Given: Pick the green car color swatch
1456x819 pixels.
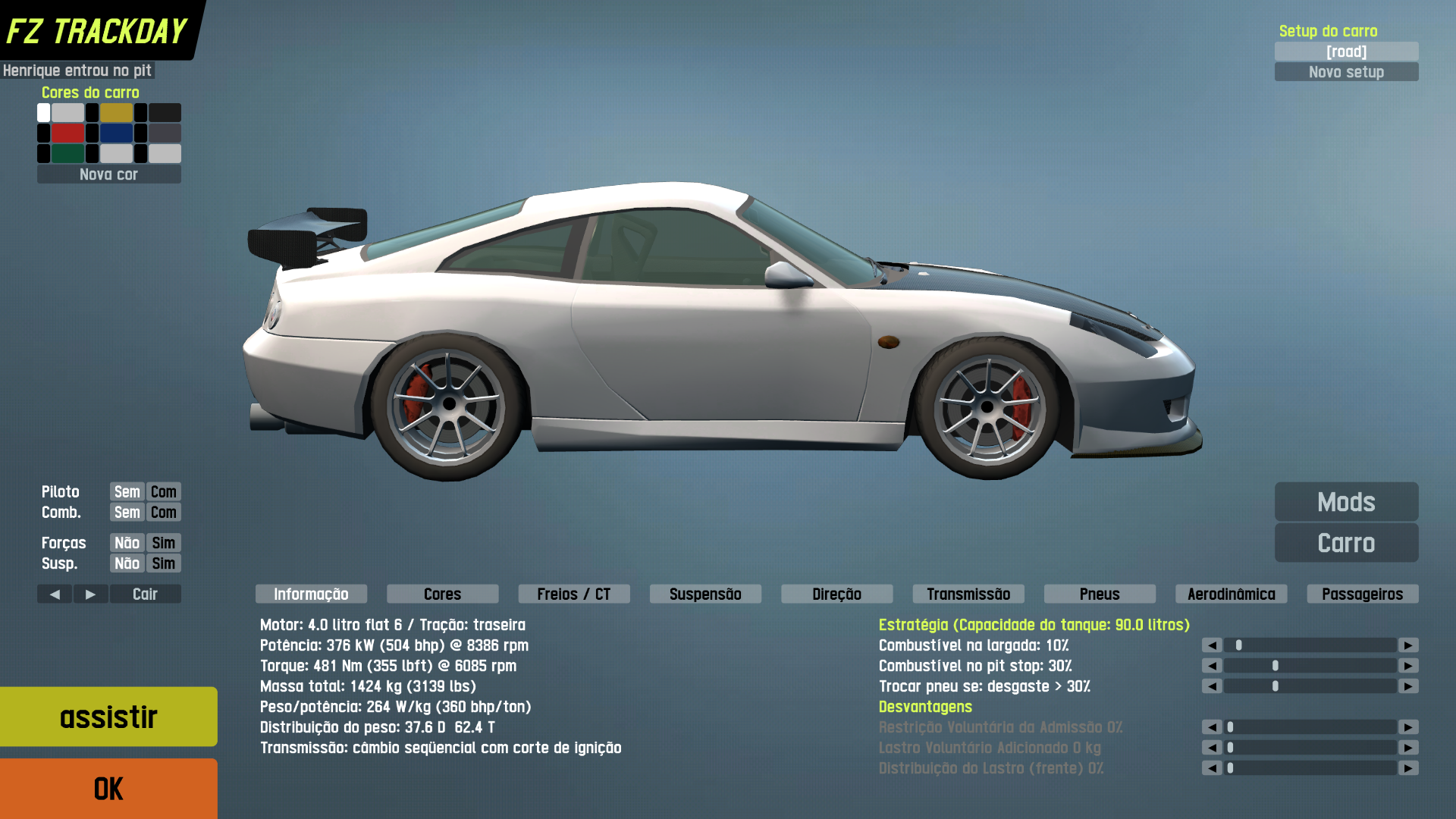Looking at the screenshot, I should pyautogui.click(x=67, y=154).
